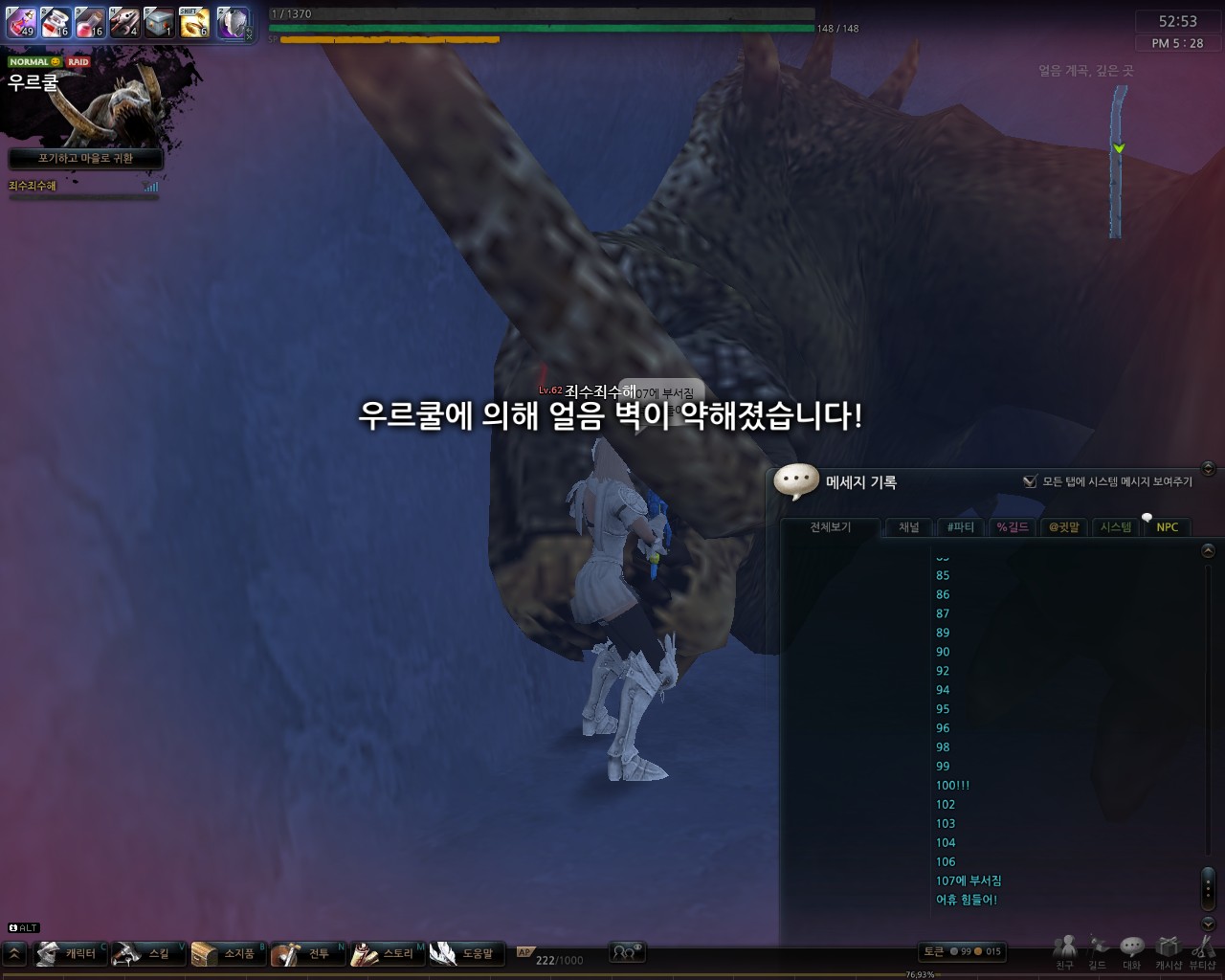Use the potion in the first quickslot
This screenshot has height=980, width=1225.
[x=21, y=23]
